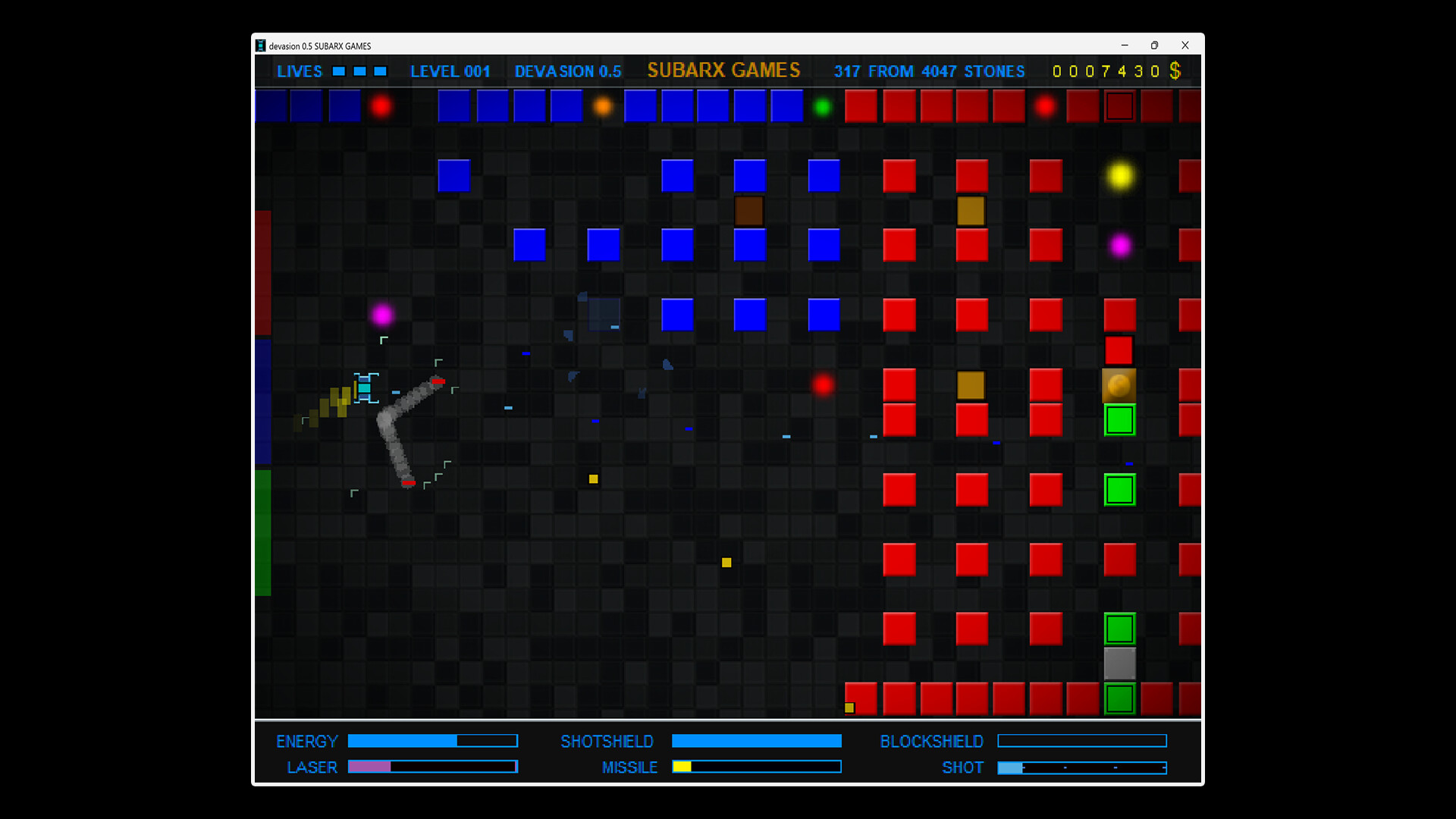Click the magenta ball on the left side
The width and height of the screenshot is (1456, 819).
383,315
